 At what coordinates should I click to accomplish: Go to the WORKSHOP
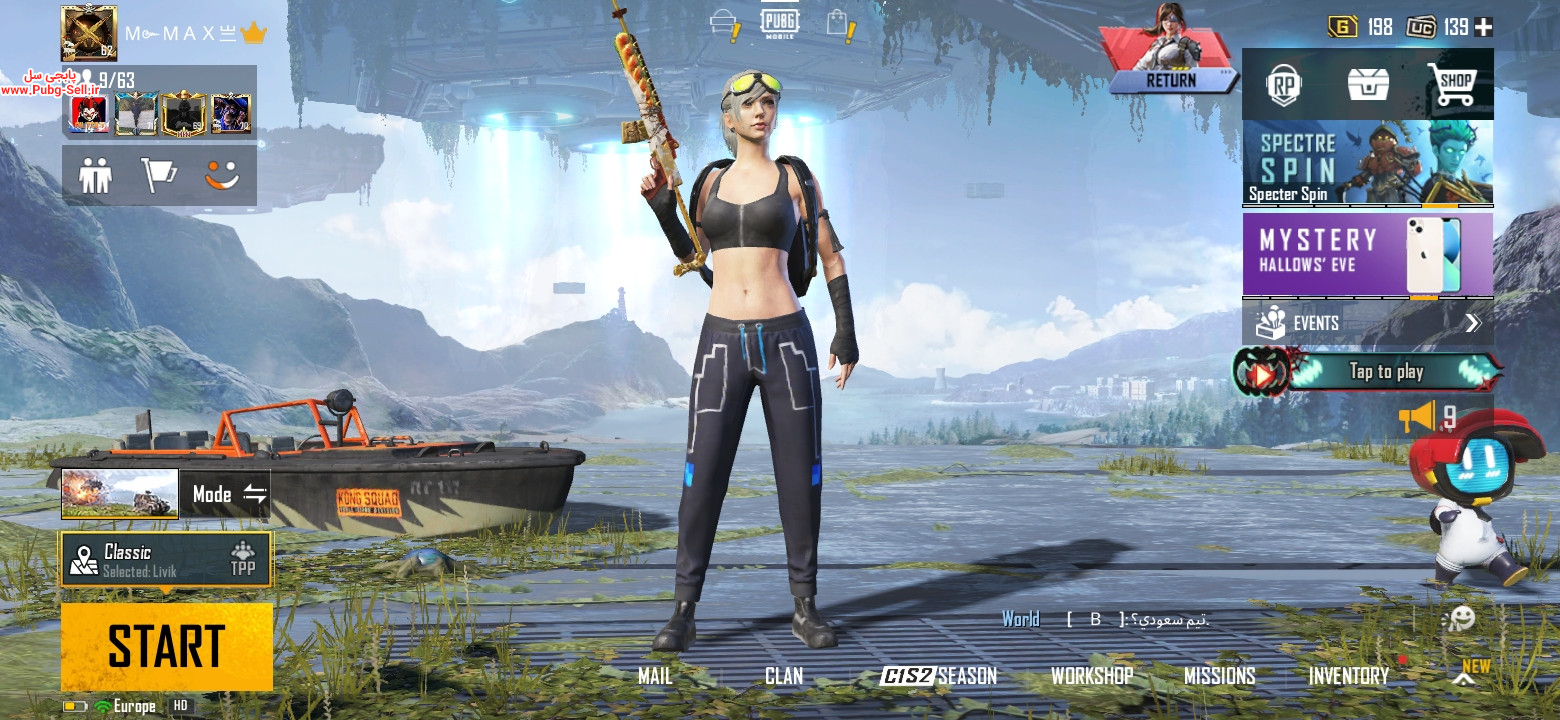click(1091, 676)
